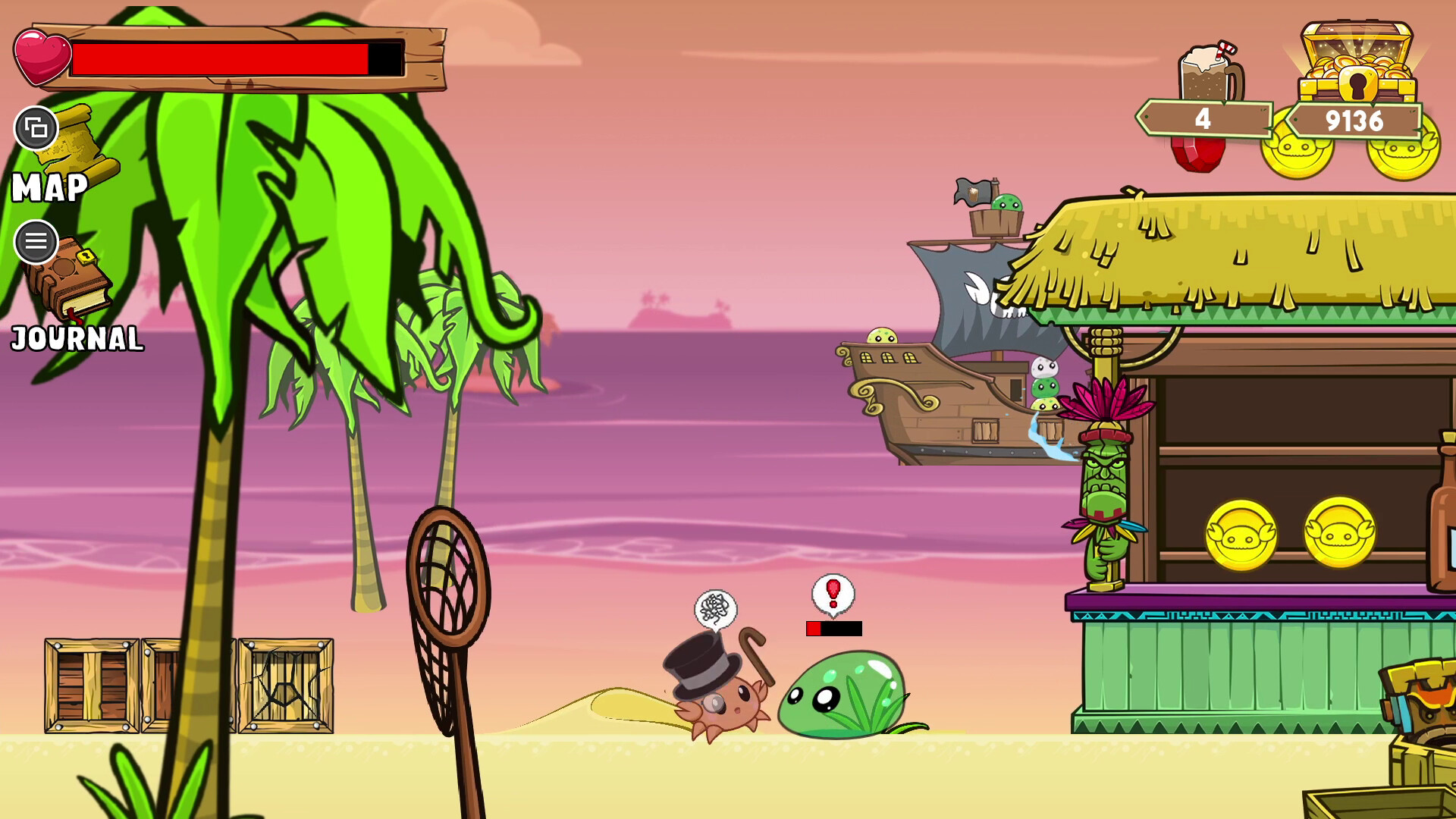The image size is (1456, 819).
Task: Click the MAP text label
Action: [49, 188]
